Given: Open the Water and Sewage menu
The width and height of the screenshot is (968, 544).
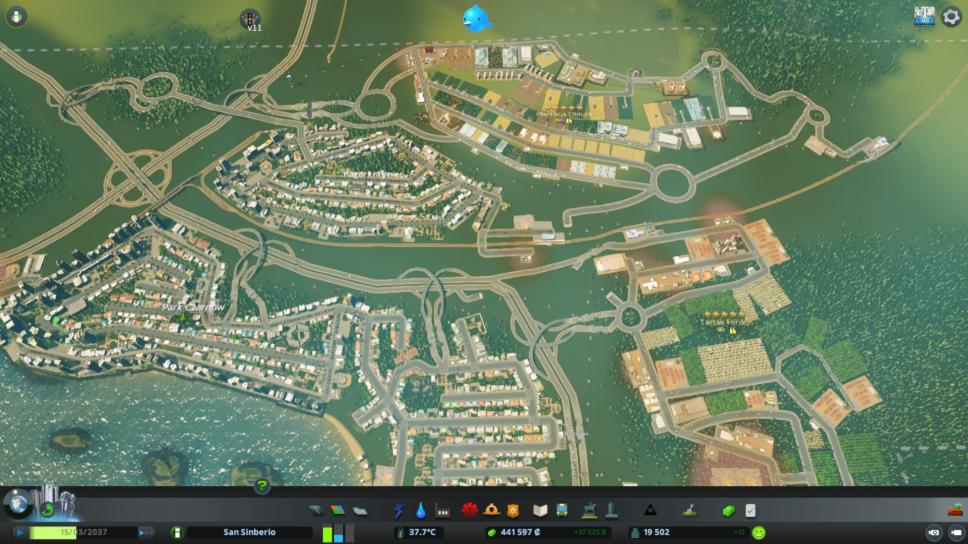Looking at the screenshot, I should tap(421, 510).
